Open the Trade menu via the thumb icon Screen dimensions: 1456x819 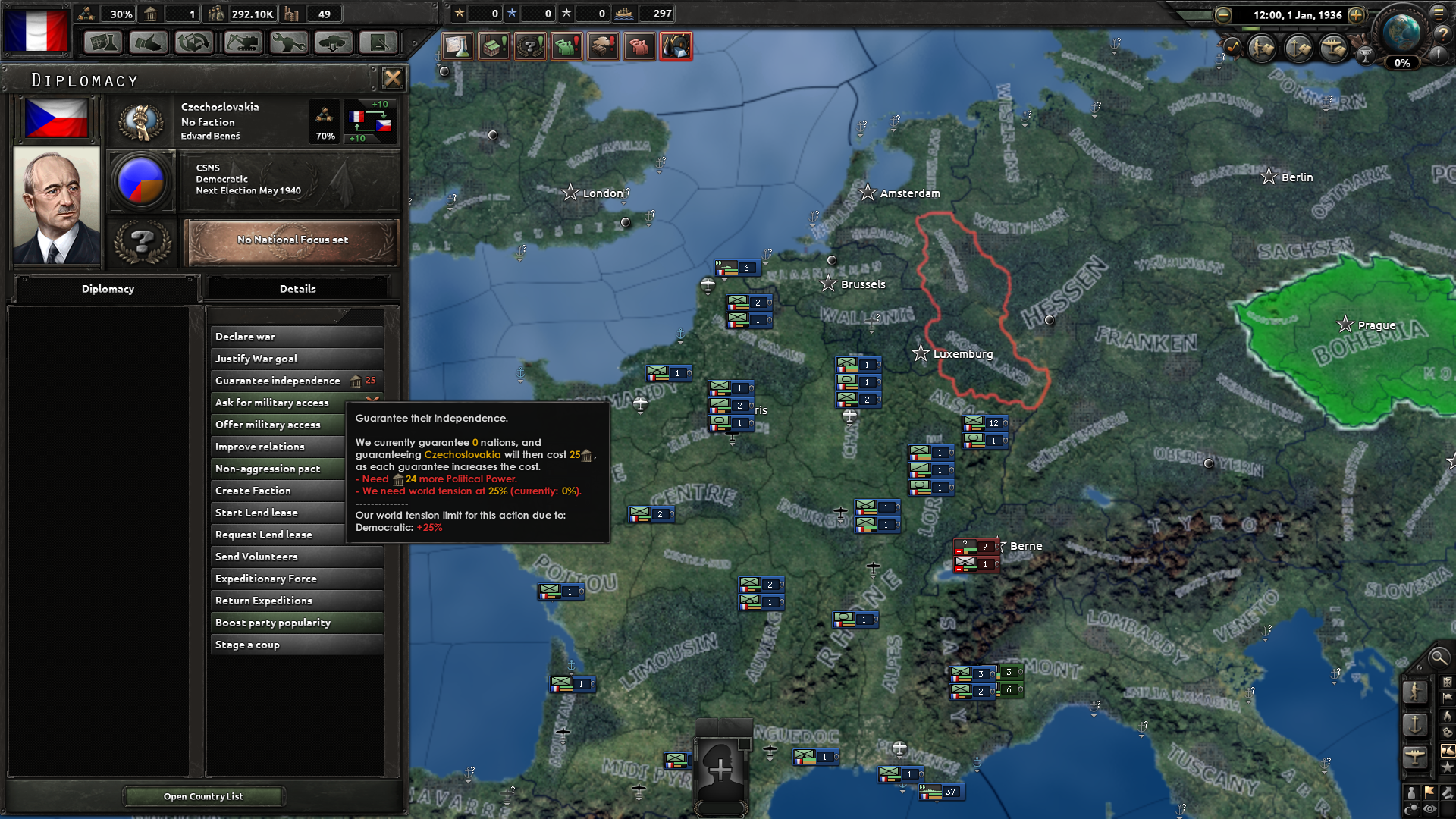coord(149,43)
